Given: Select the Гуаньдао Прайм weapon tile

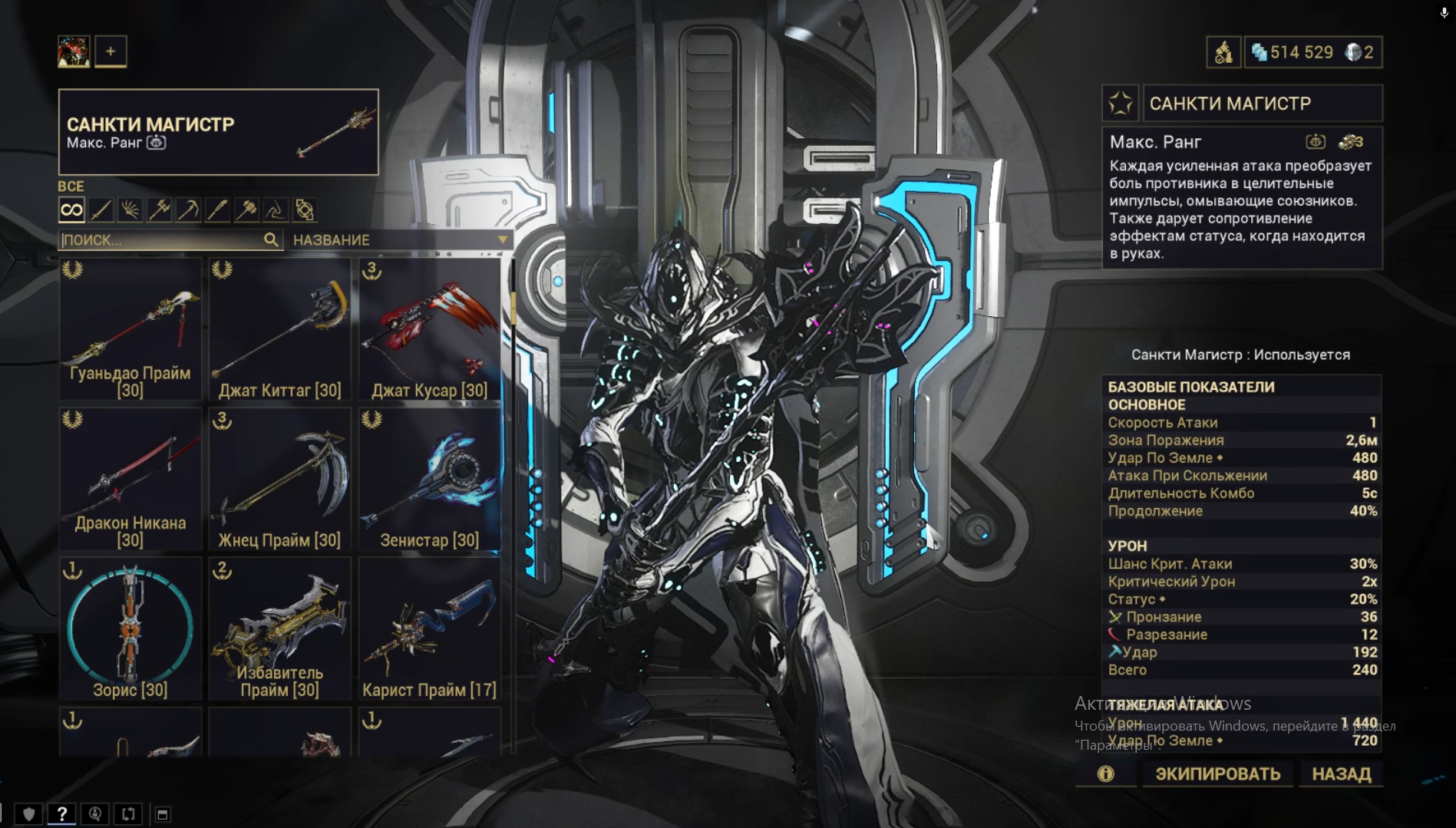Looking at the screenshot, I should click(x=130, y=328).
